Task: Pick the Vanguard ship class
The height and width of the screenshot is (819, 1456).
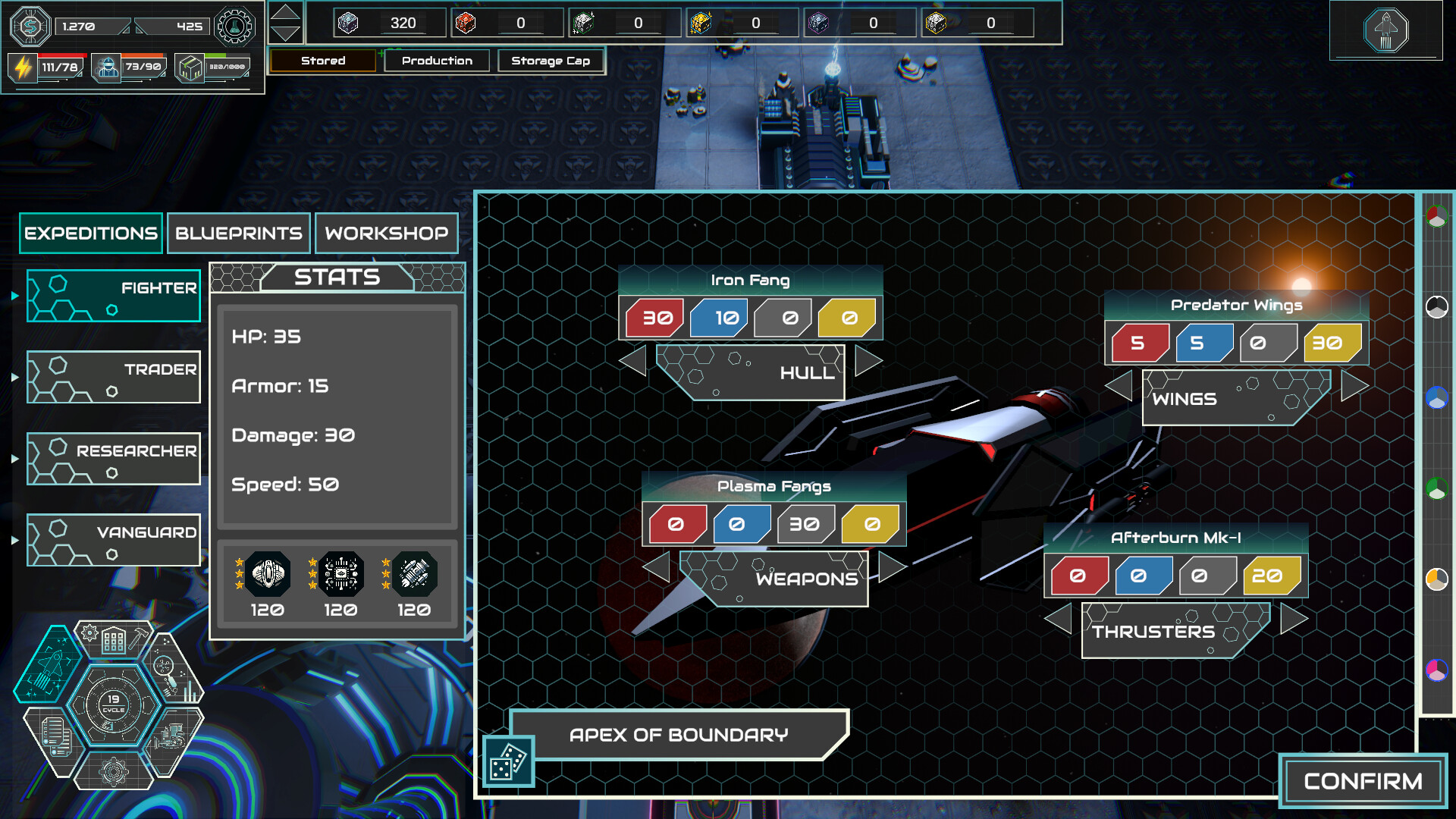Action: [114, 540]
